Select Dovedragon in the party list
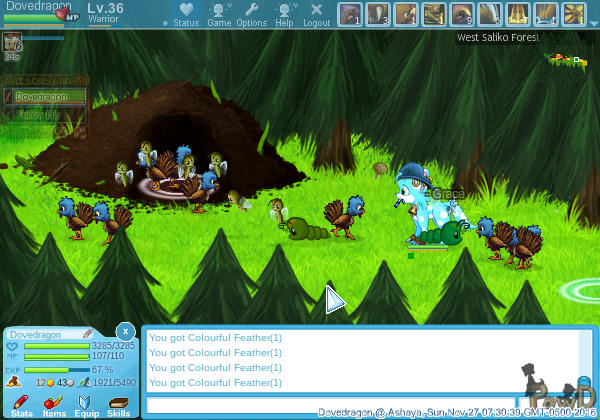The width and height of the screenshot is (600, 420). [45, 97]
